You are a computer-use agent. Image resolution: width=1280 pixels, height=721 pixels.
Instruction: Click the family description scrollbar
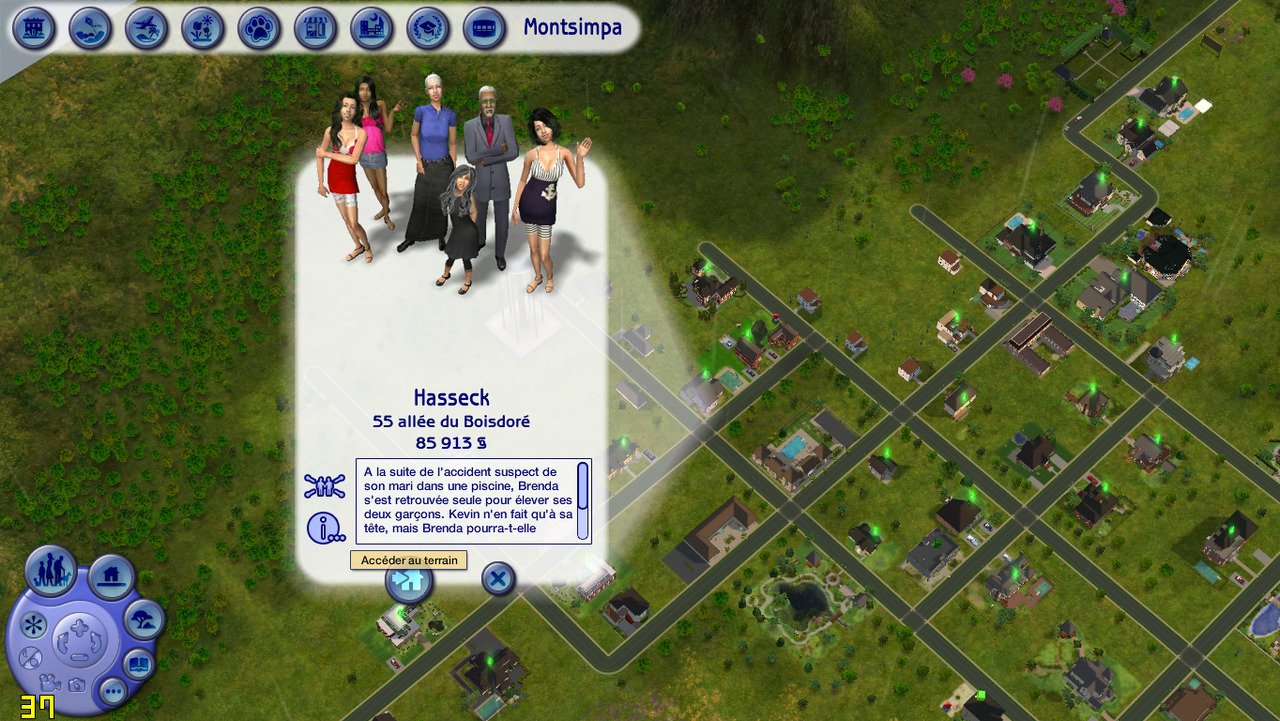[583, 500]
